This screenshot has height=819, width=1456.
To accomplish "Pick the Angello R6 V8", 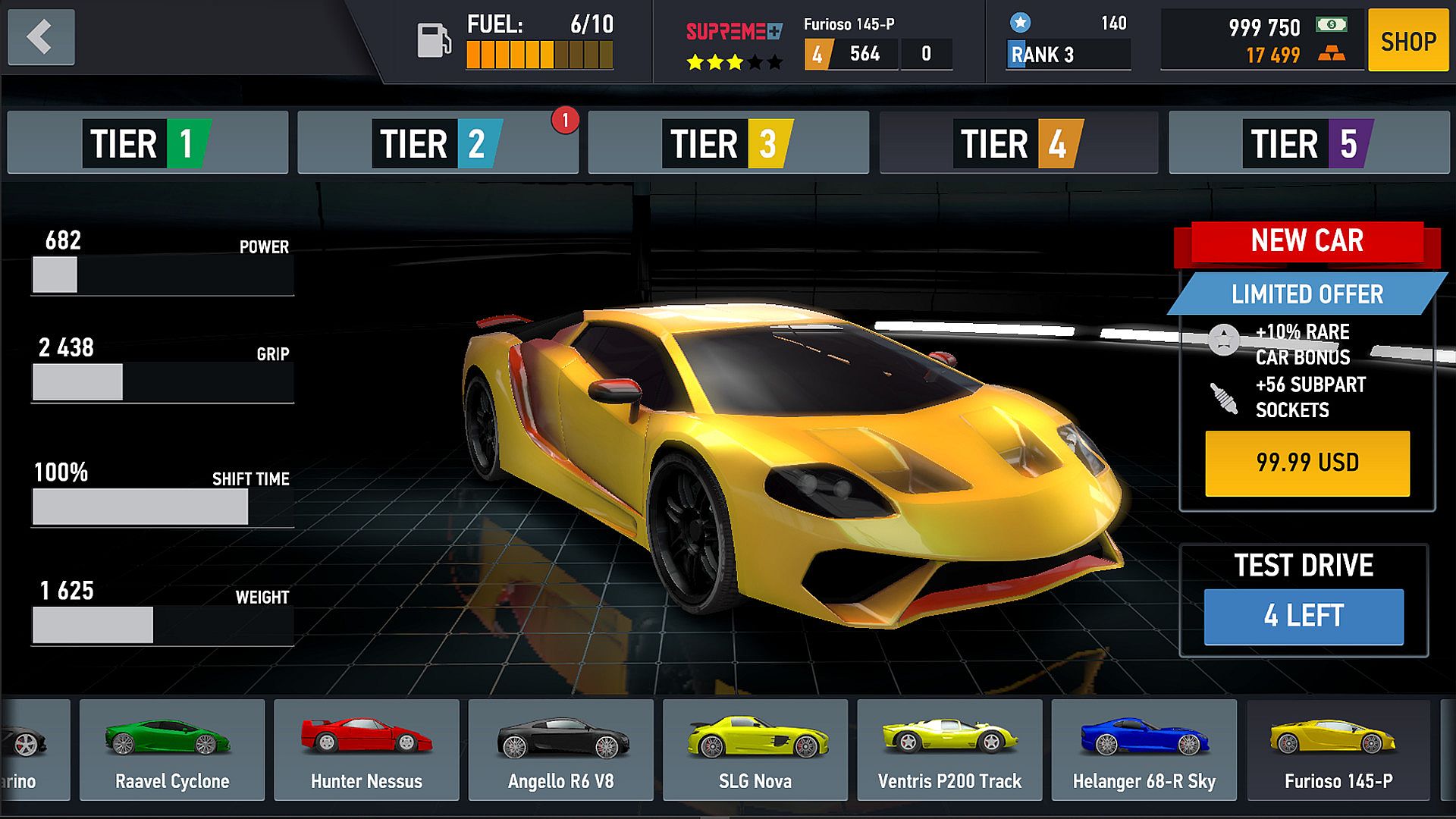I will 561,749.
